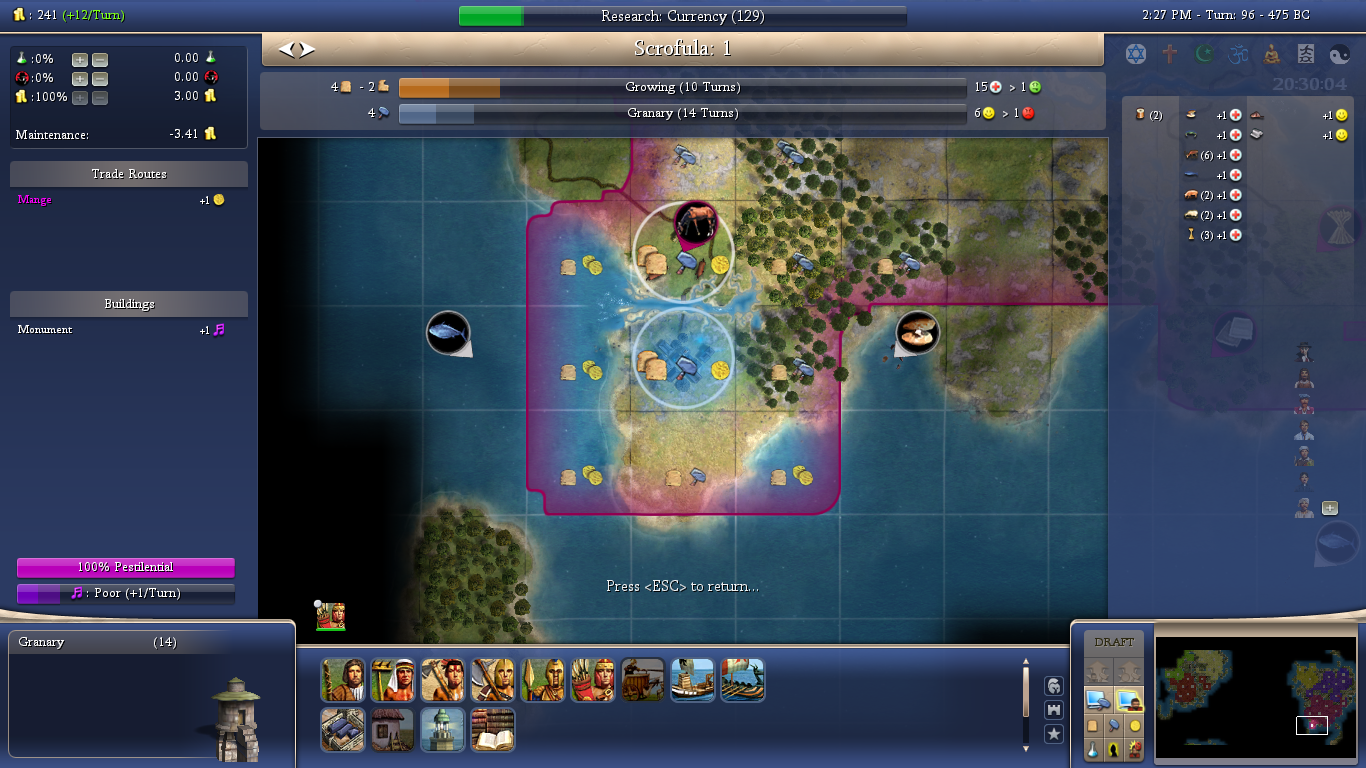Select the Library bookshelf build option
The image size is (1366, 768).
[x=492, y=730]
